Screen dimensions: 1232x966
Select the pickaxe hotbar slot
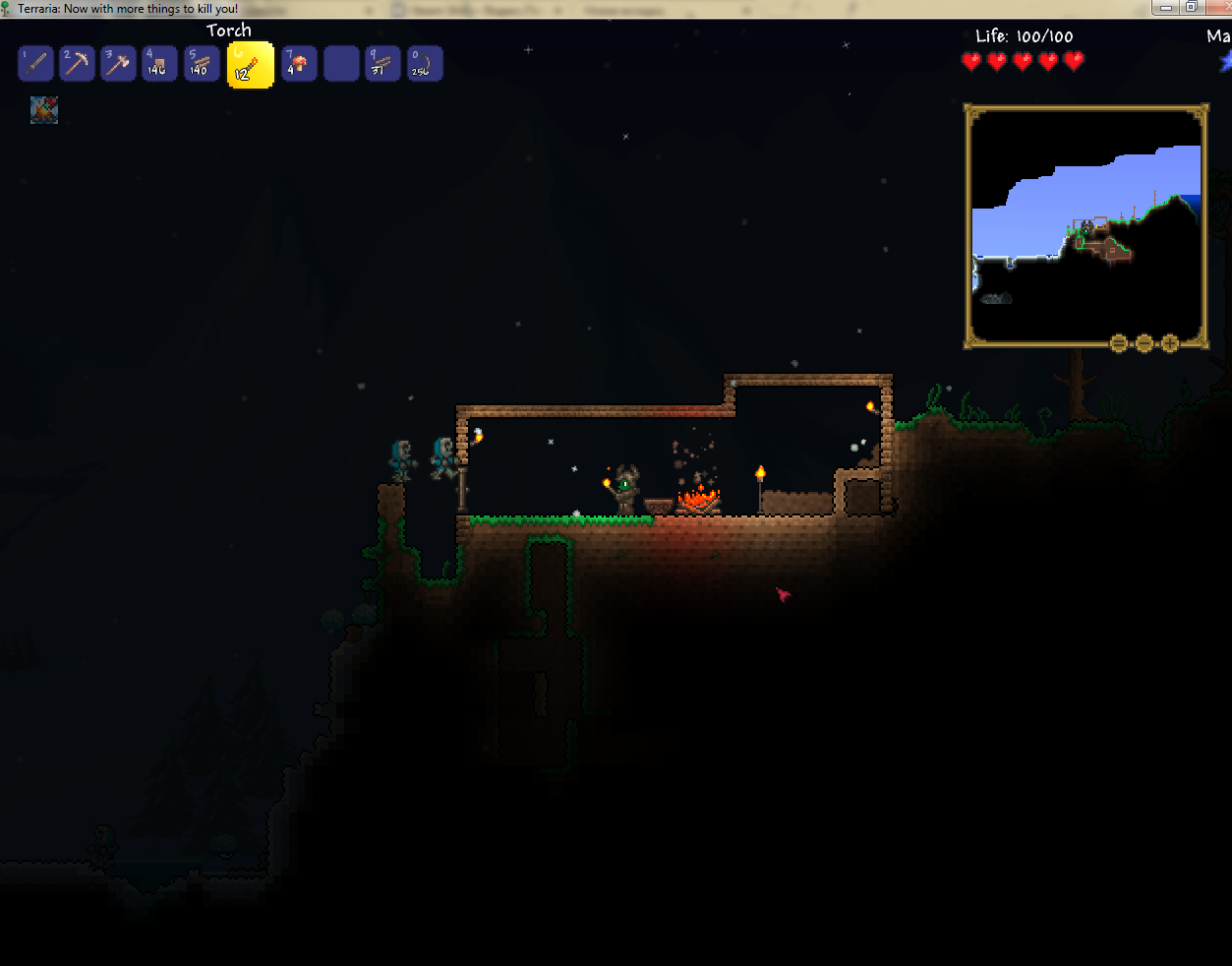[x=77, y=65]
